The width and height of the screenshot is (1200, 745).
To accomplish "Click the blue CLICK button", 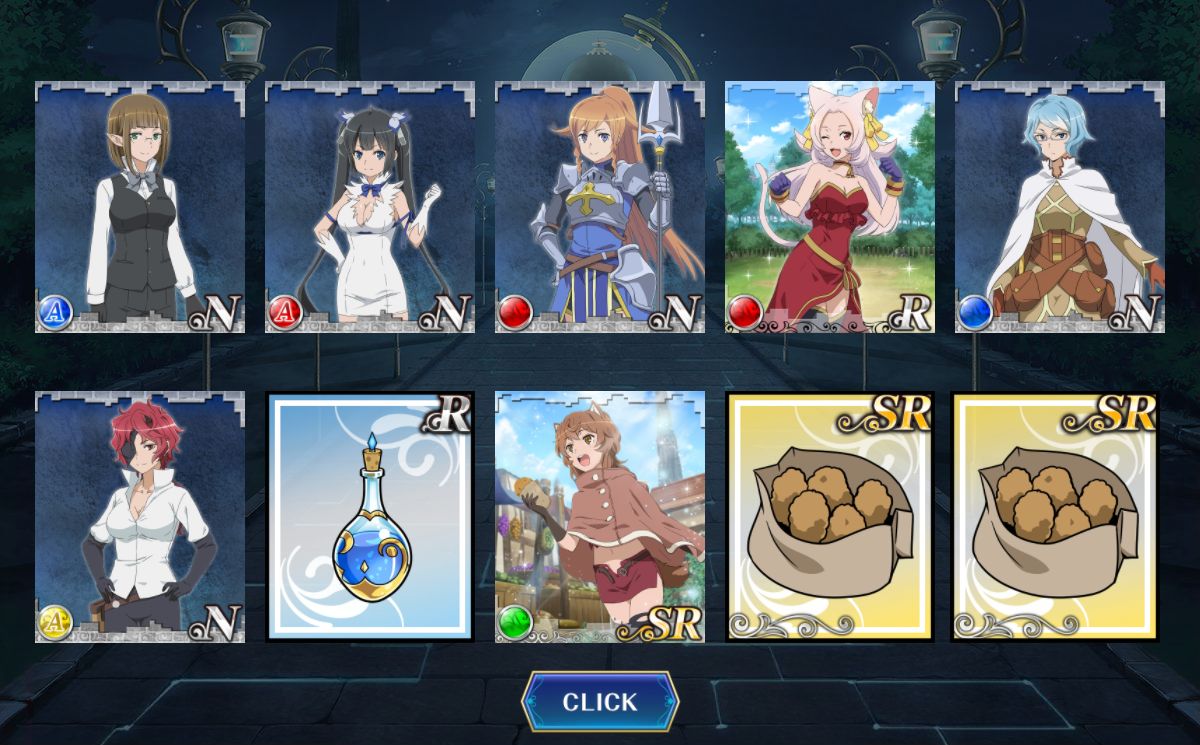I will click(600, 701).
